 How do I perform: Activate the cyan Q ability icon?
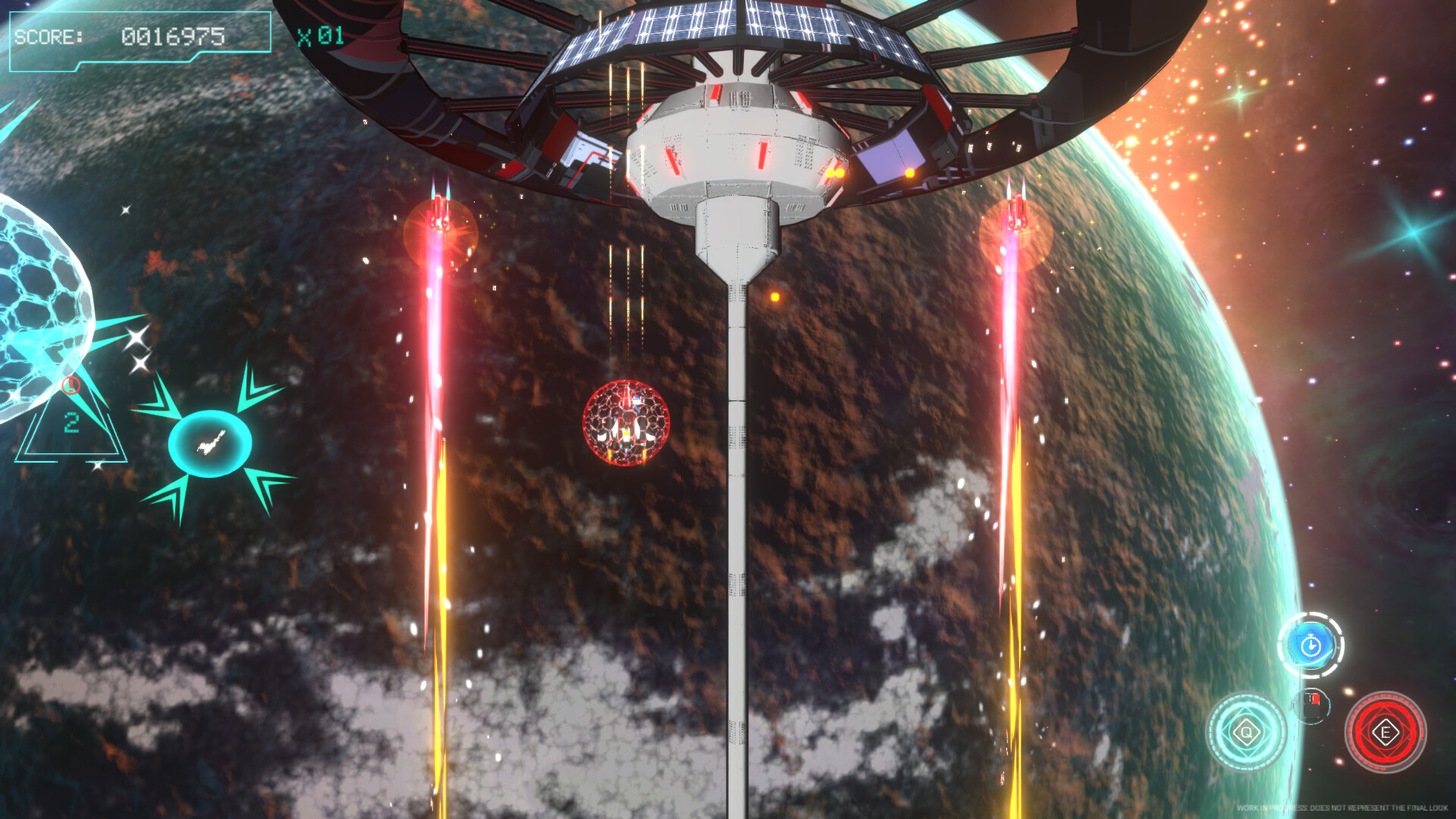pos(1246,732)
